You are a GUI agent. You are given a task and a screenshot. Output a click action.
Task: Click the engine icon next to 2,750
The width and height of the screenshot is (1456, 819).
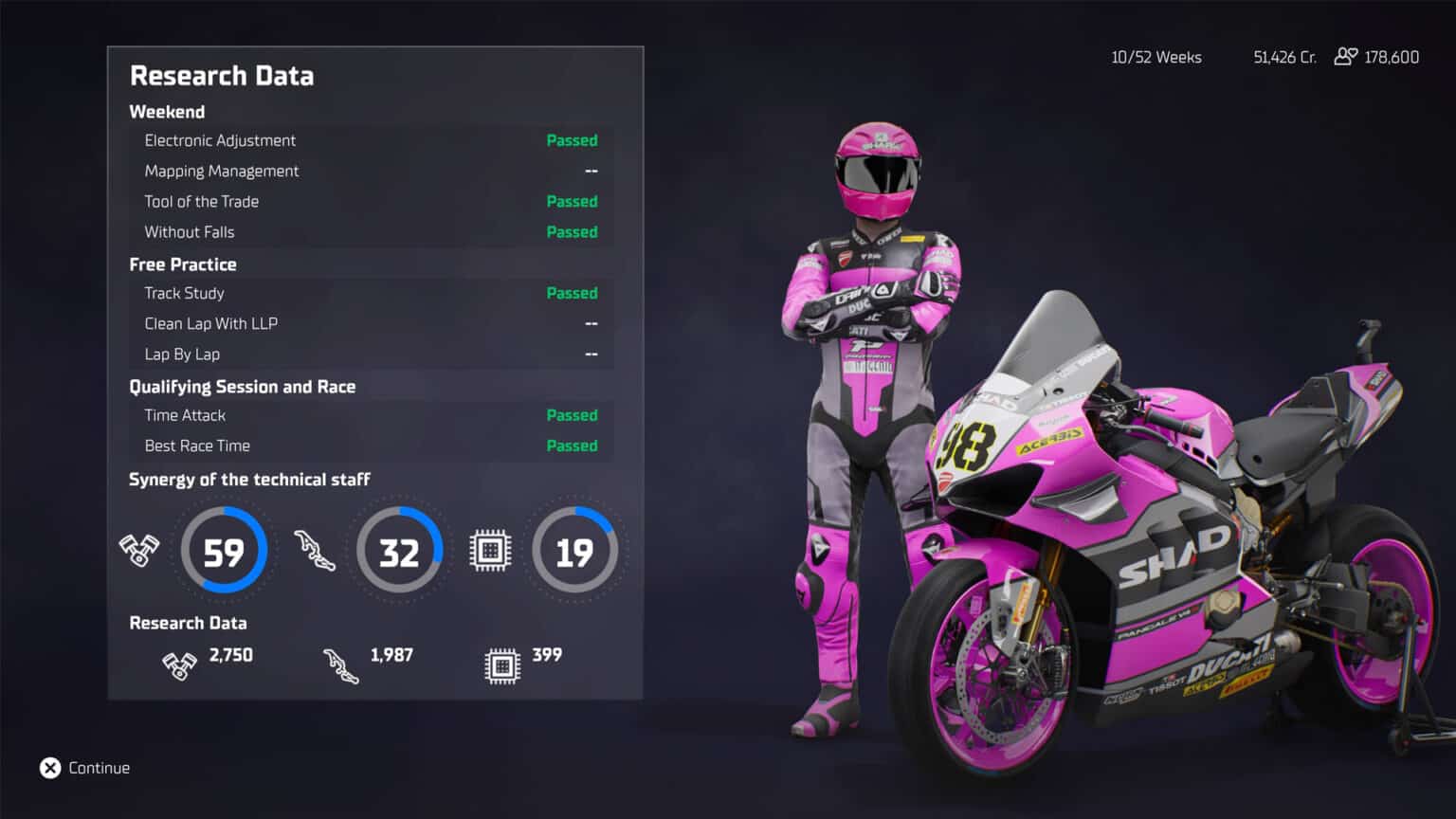click(x=179, y=664)
